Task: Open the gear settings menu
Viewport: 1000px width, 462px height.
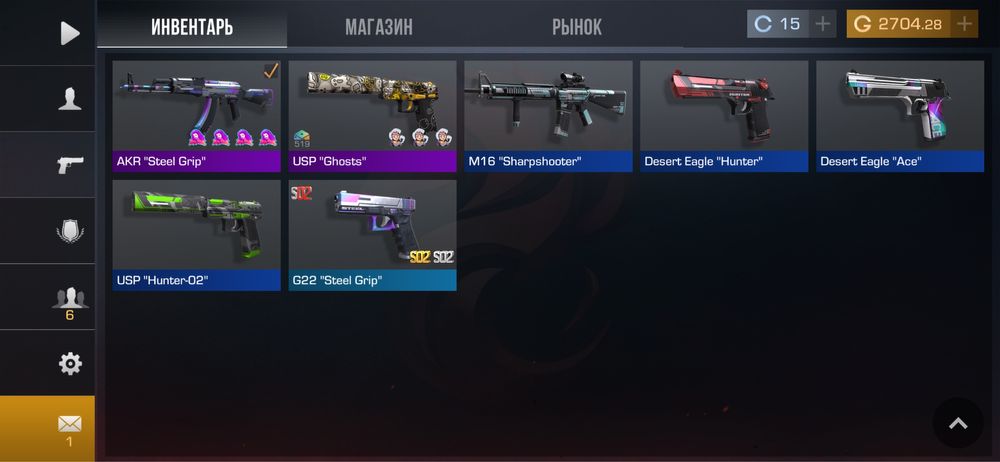Action: coord(69,363)
